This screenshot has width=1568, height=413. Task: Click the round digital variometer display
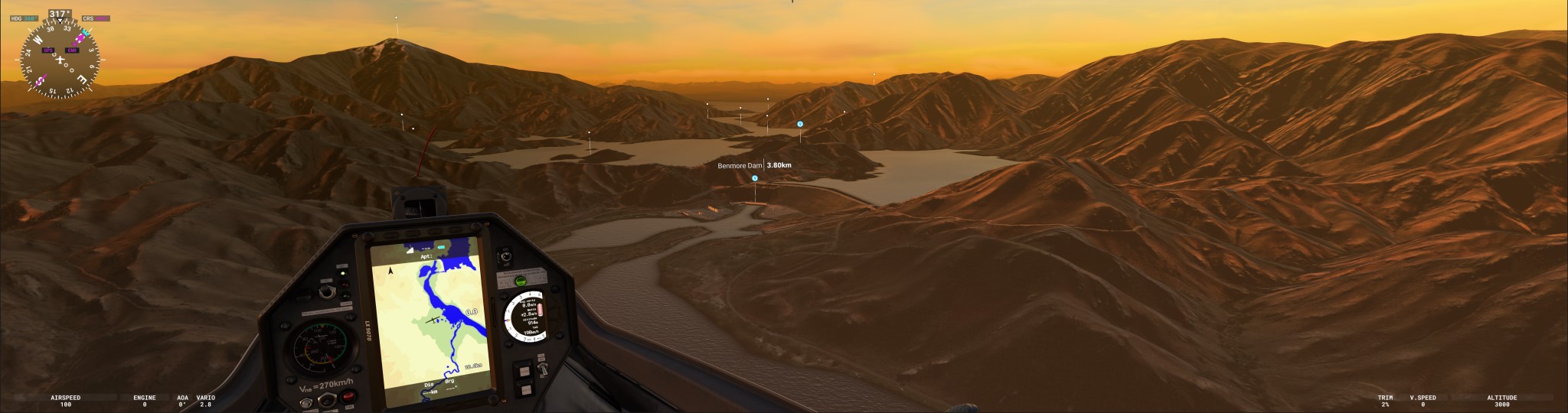526,317
